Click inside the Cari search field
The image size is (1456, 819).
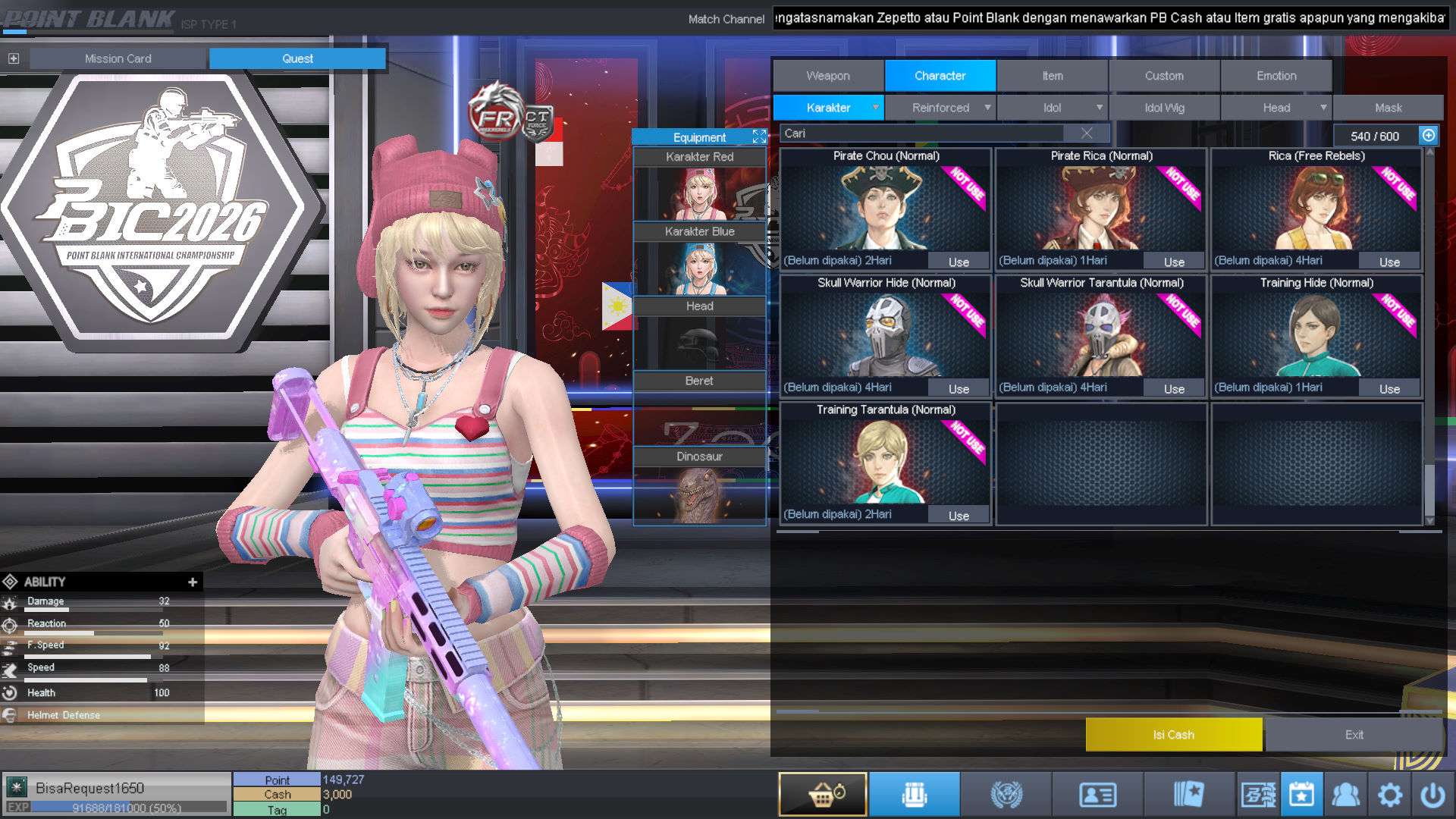910,133
